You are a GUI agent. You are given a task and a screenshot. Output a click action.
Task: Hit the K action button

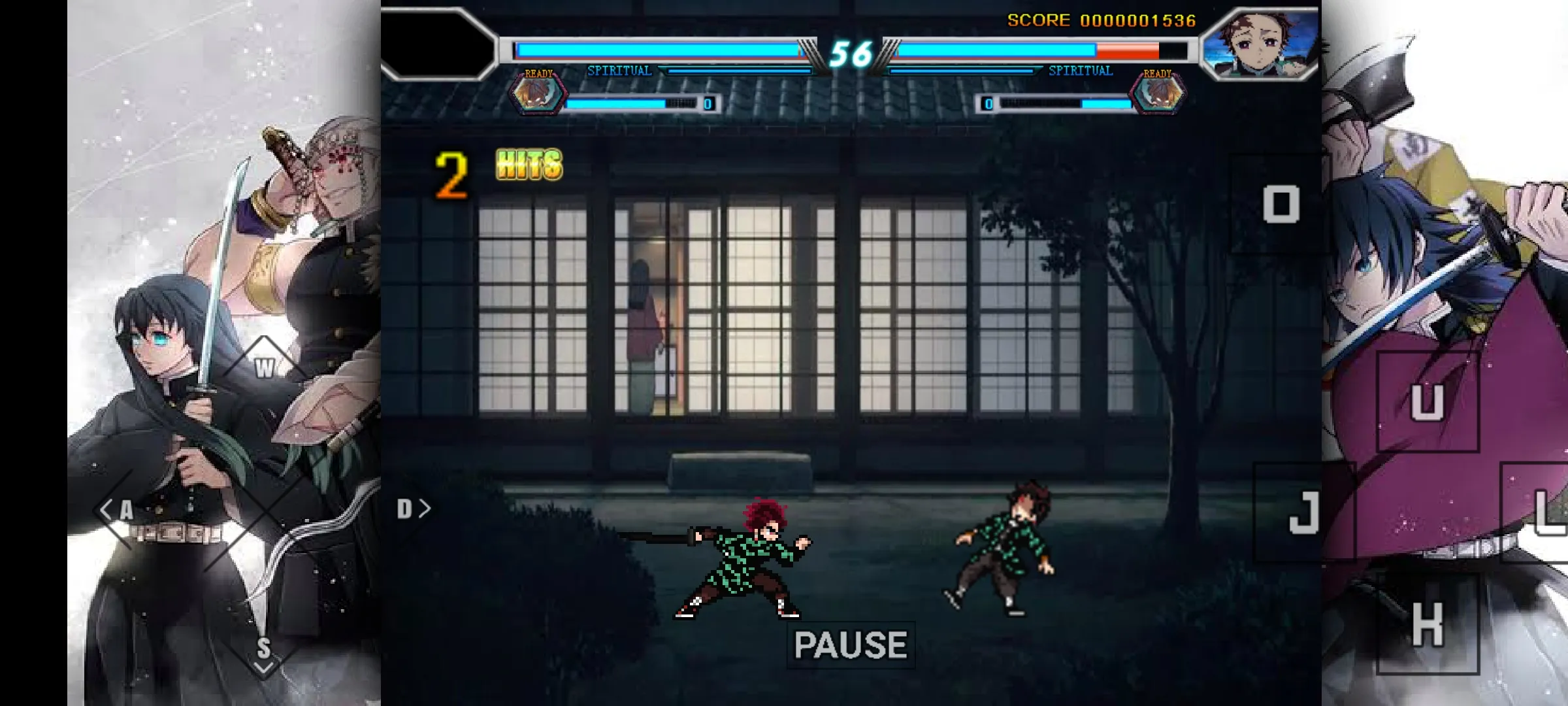pos(1428,624)
